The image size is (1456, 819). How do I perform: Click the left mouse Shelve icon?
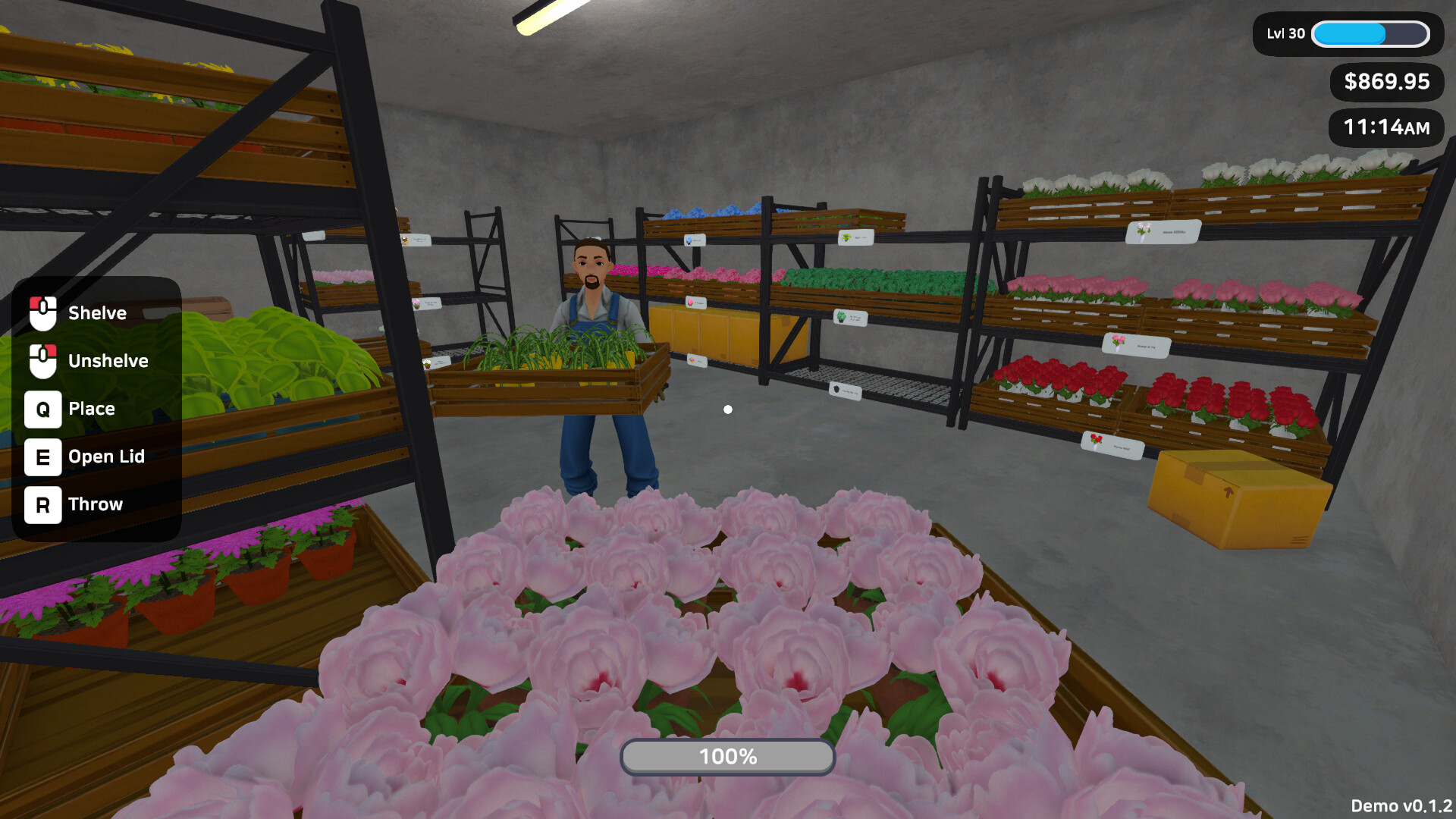click(42, 312)
